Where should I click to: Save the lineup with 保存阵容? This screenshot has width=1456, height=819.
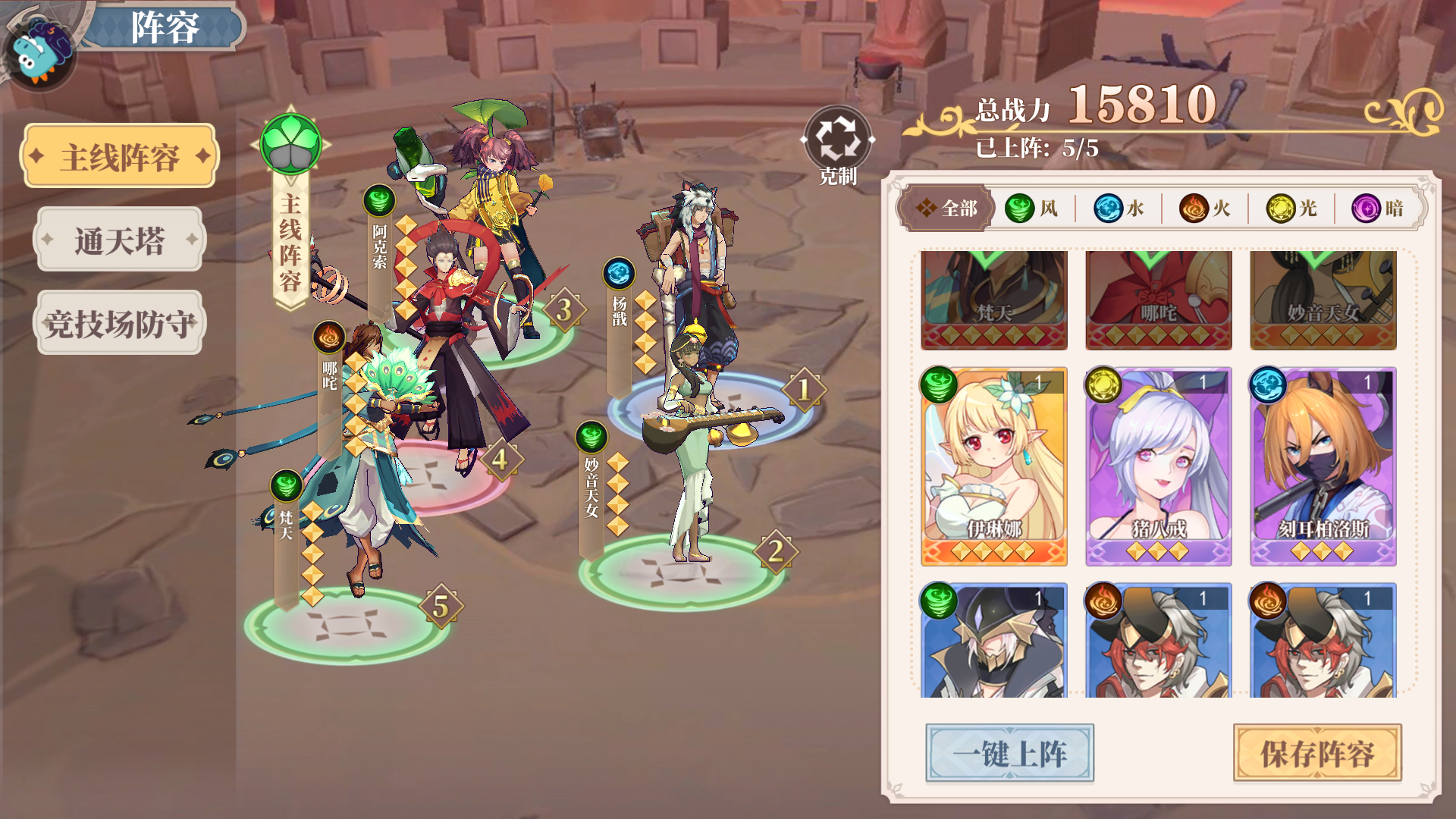(1317, 753)
